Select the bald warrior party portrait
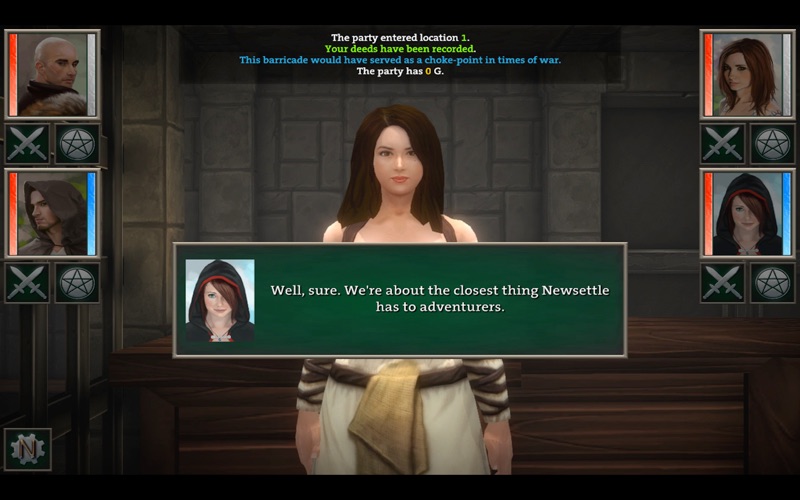This screenshot has height=500, width=800. coord(52,75)
